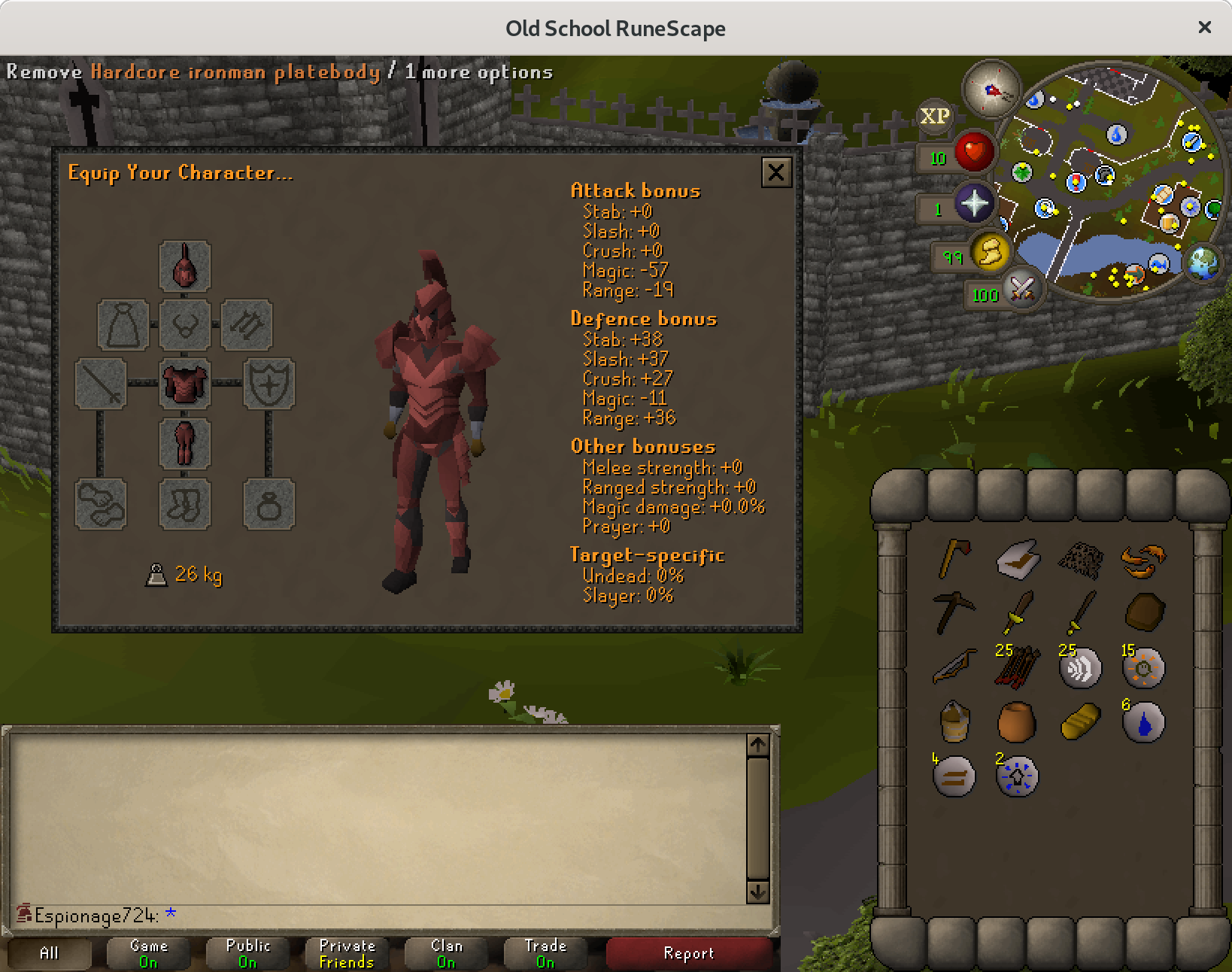1232x972 pixels.
Task: Remove the Hardcore ironman platebody
Action: 185,384
